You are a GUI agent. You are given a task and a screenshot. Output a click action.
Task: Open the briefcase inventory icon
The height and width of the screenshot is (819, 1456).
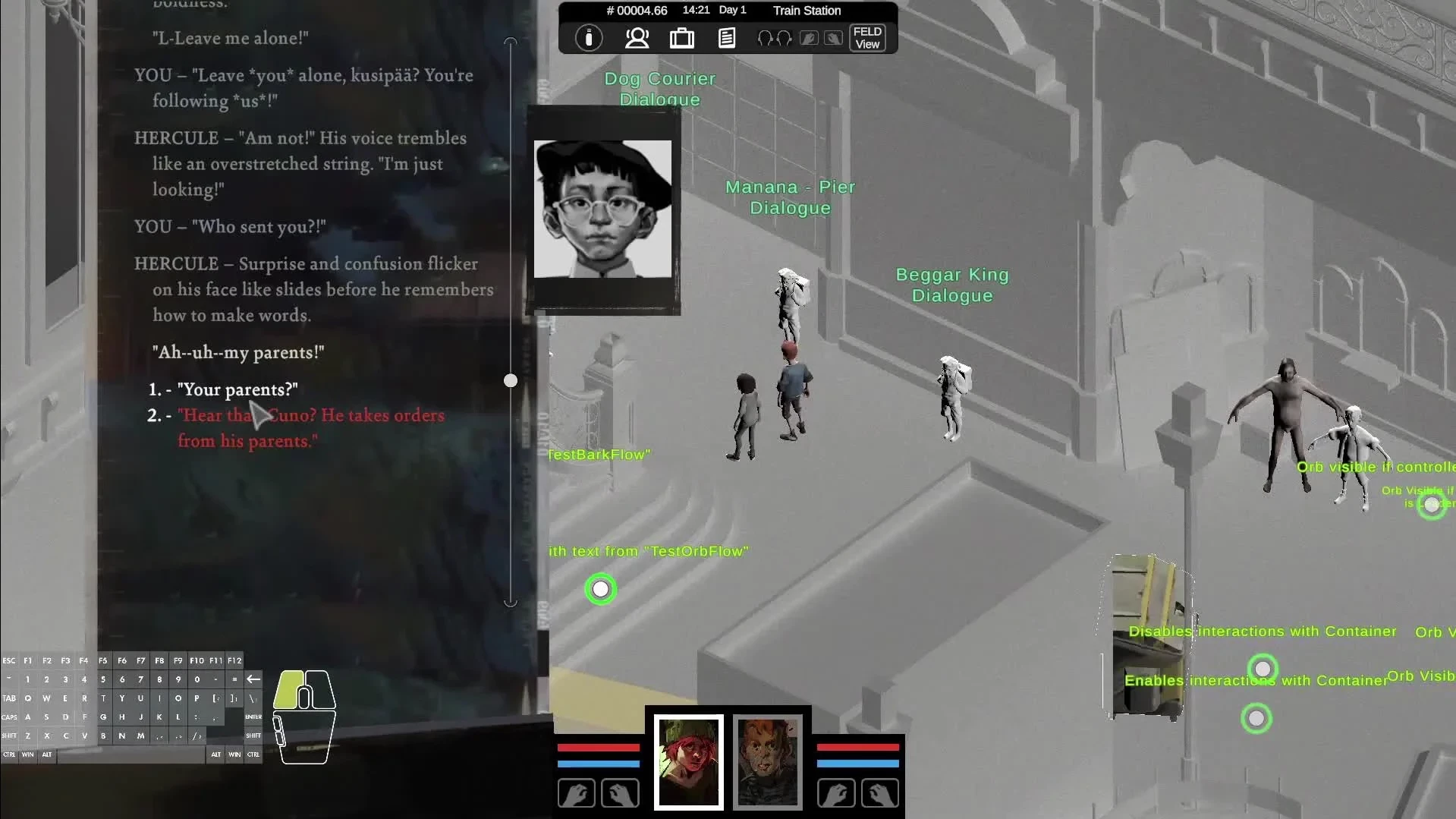click(681, 38)
